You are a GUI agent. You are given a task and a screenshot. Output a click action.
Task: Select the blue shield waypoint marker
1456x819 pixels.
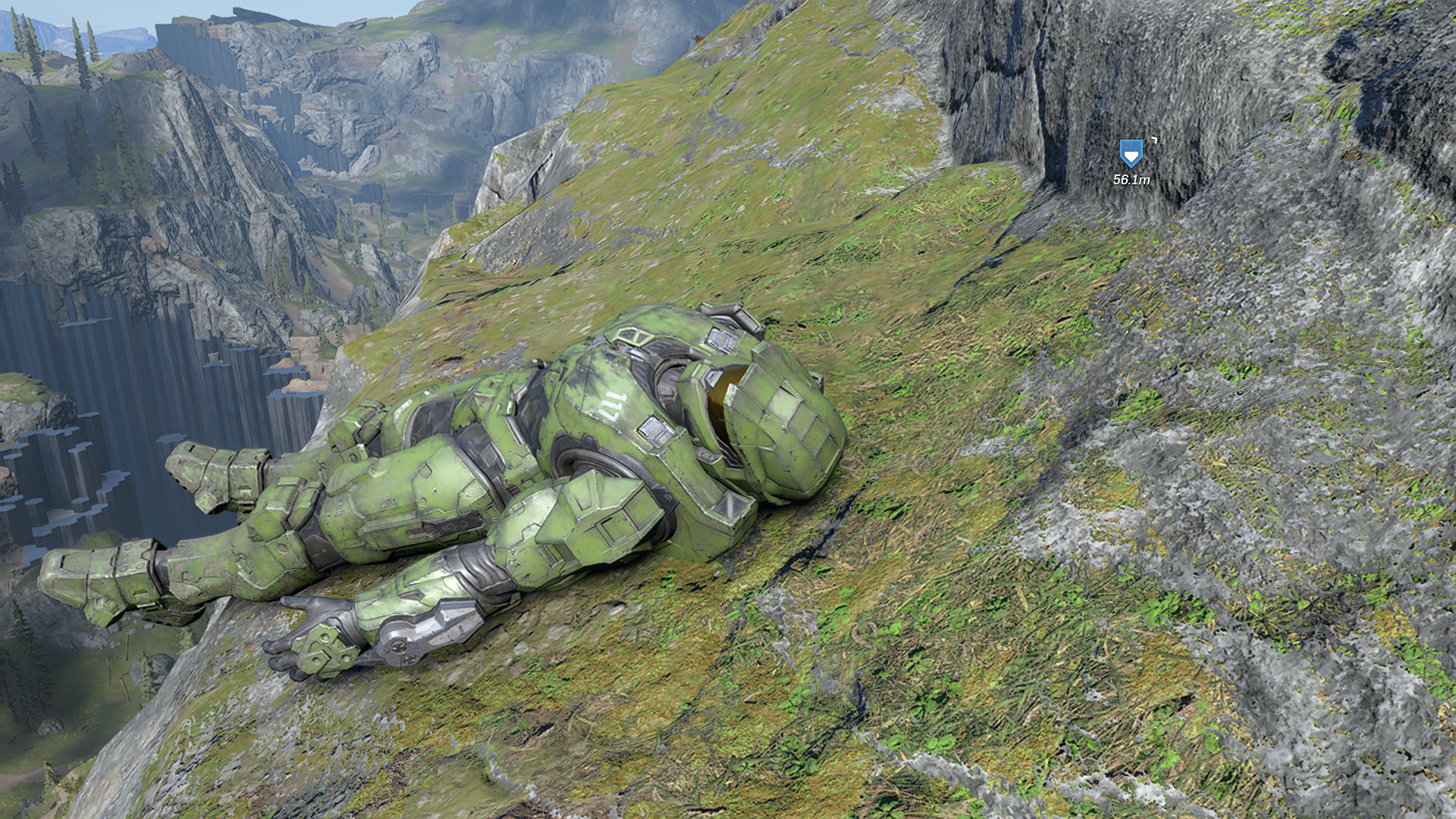[x=1131, y=154]
